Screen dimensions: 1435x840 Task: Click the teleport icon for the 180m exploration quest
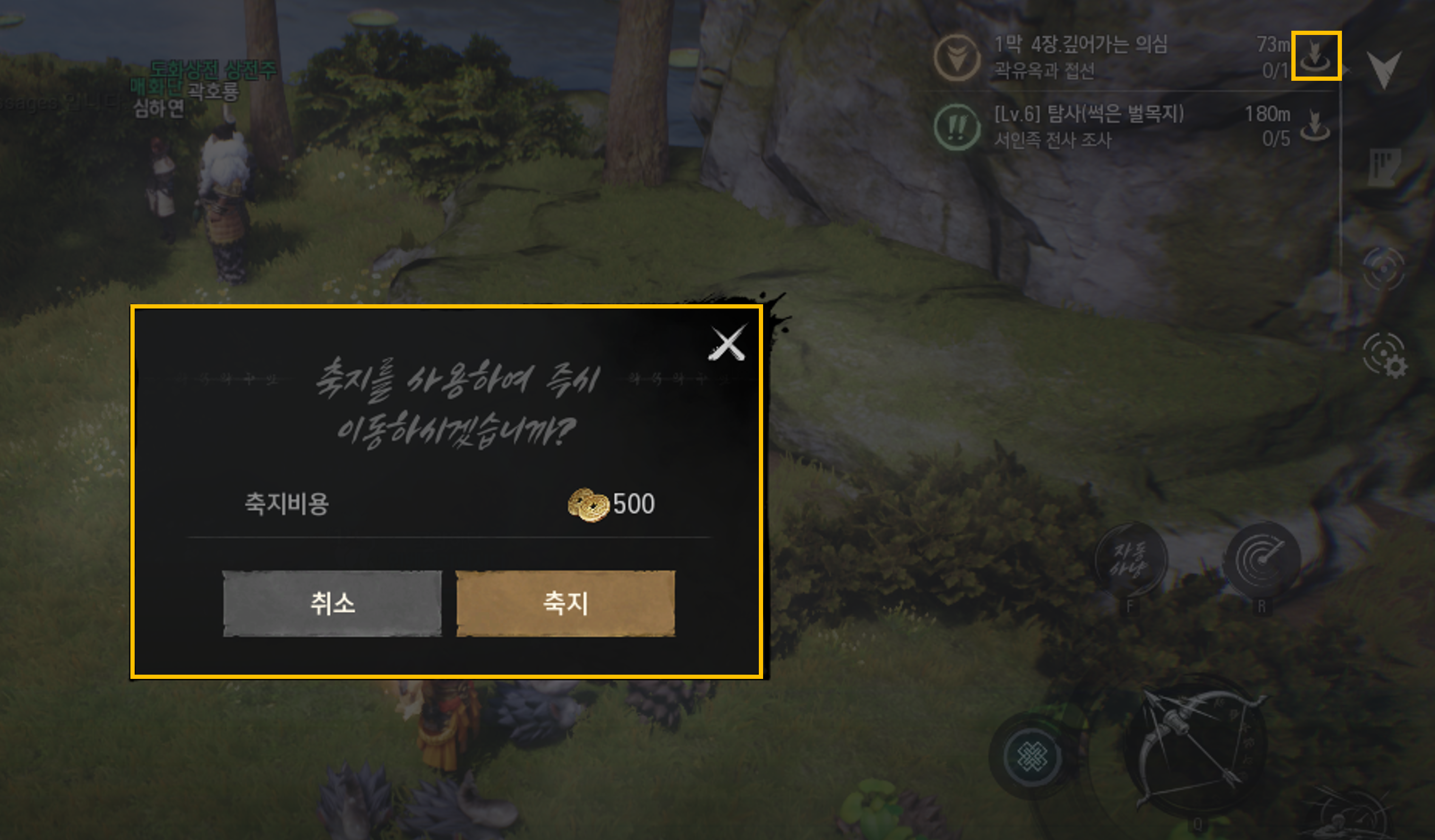pyautogui.click(x=1315, y=125)
